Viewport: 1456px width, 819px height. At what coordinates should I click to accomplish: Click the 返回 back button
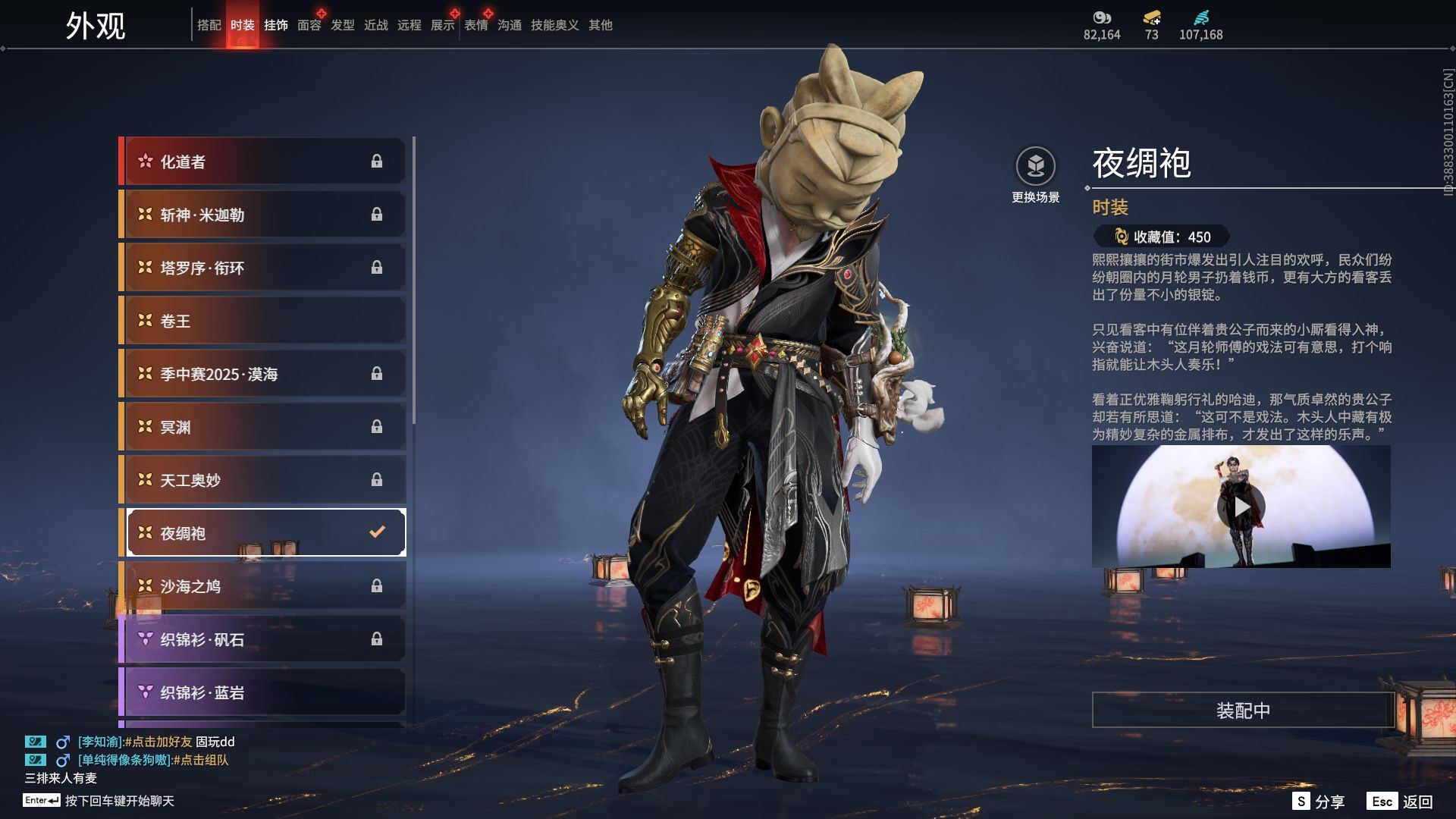(1401, 801)
